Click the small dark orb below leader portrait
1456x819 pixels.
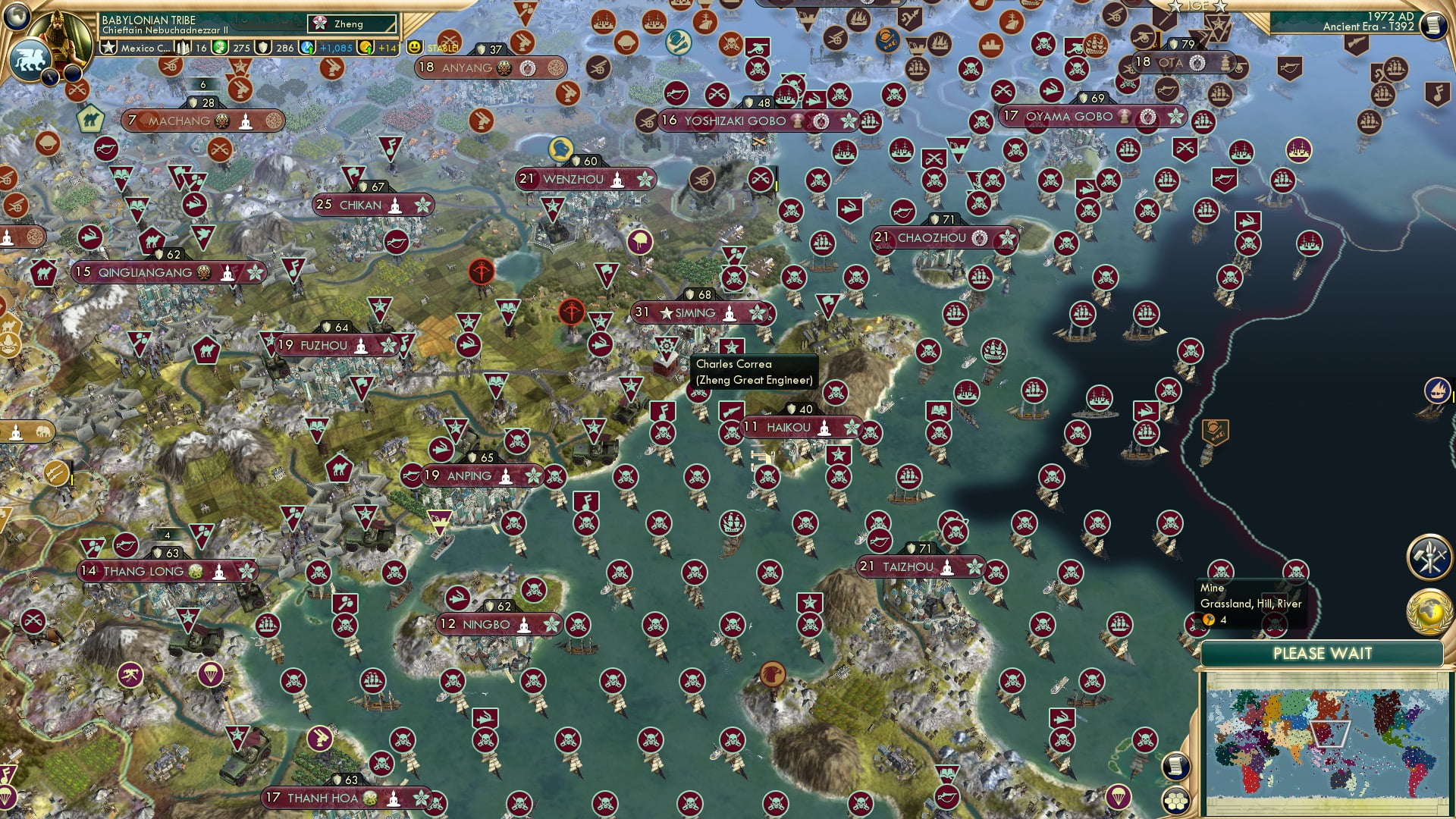tap(72, 74)
